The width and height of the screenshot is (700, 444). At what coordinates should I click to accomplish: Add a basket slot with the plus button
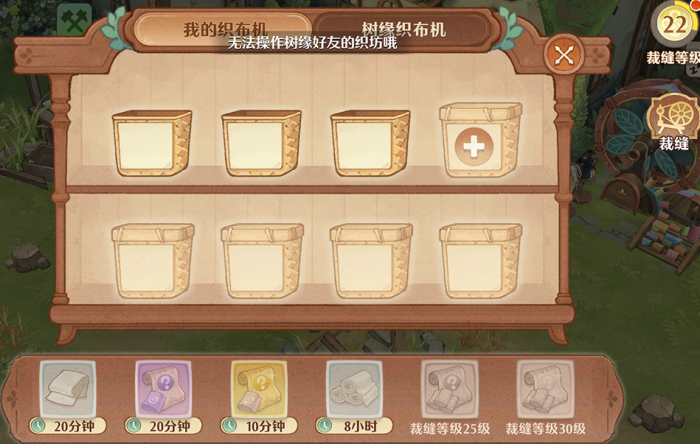(x=474, y=147)
